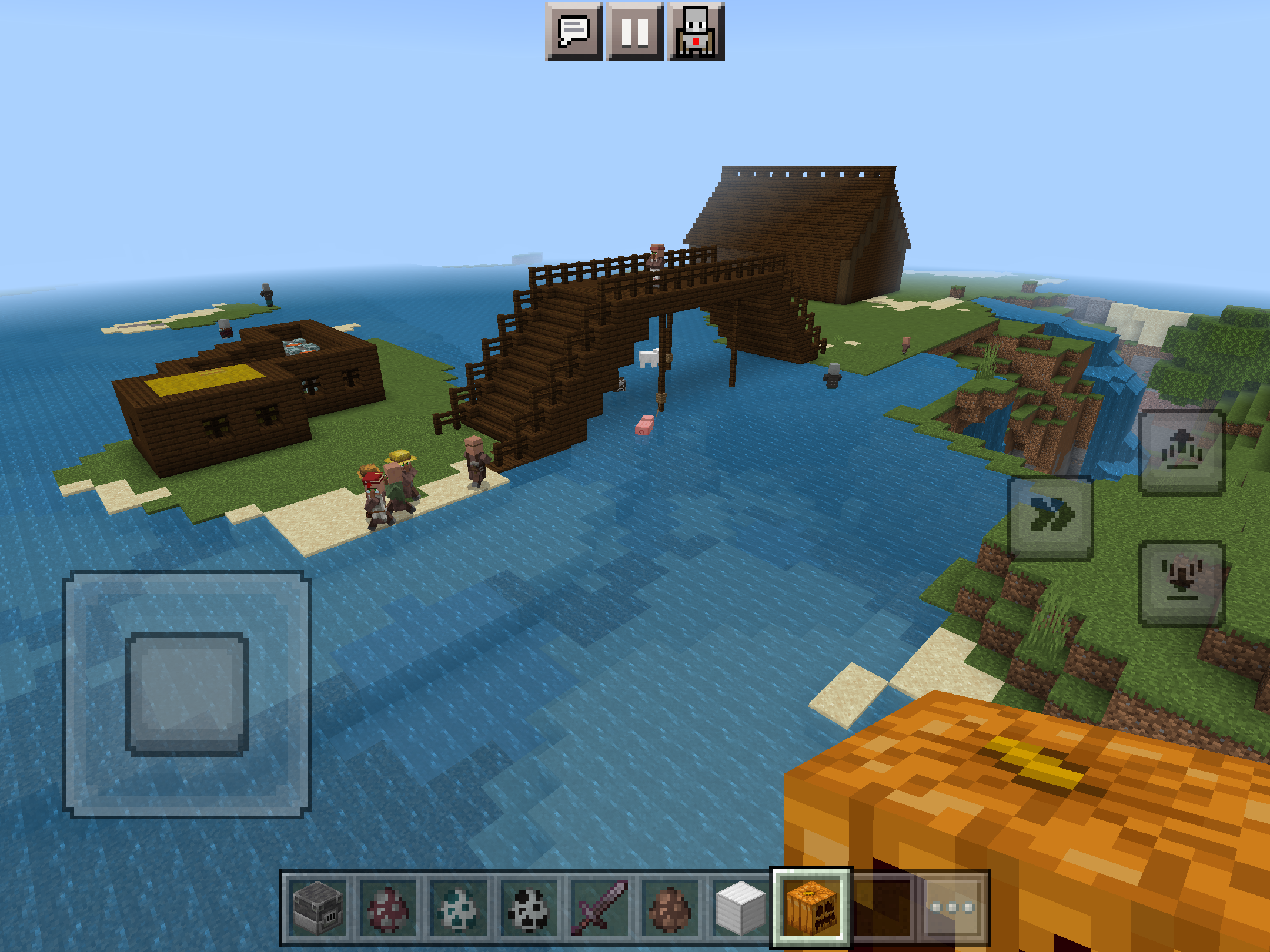
Task: Open the inventory with the three-dots button
Action: tap(953, 907)
